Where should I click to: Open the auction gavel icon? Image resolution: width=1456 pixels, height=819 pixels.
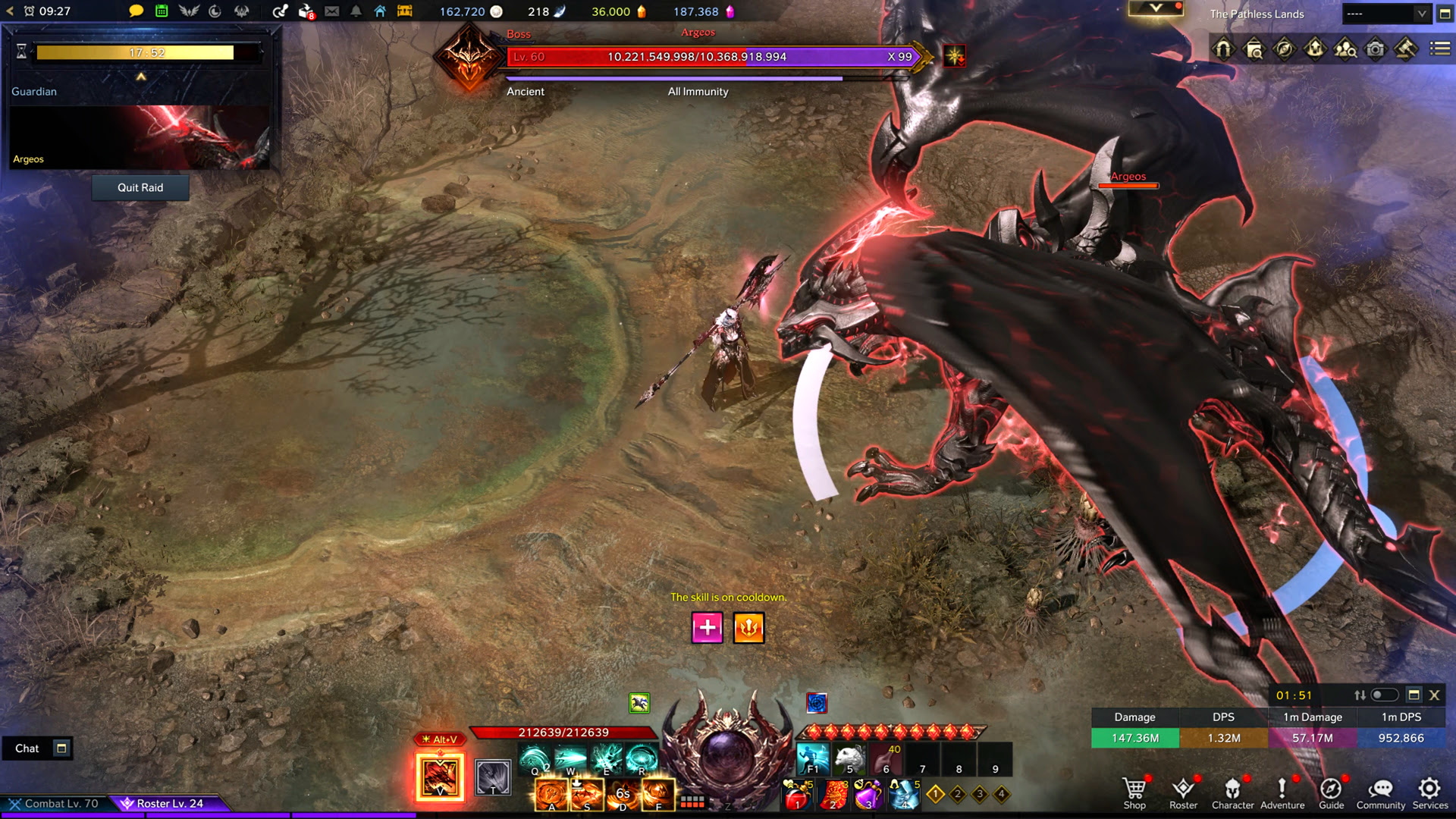tap(1405, 49)
